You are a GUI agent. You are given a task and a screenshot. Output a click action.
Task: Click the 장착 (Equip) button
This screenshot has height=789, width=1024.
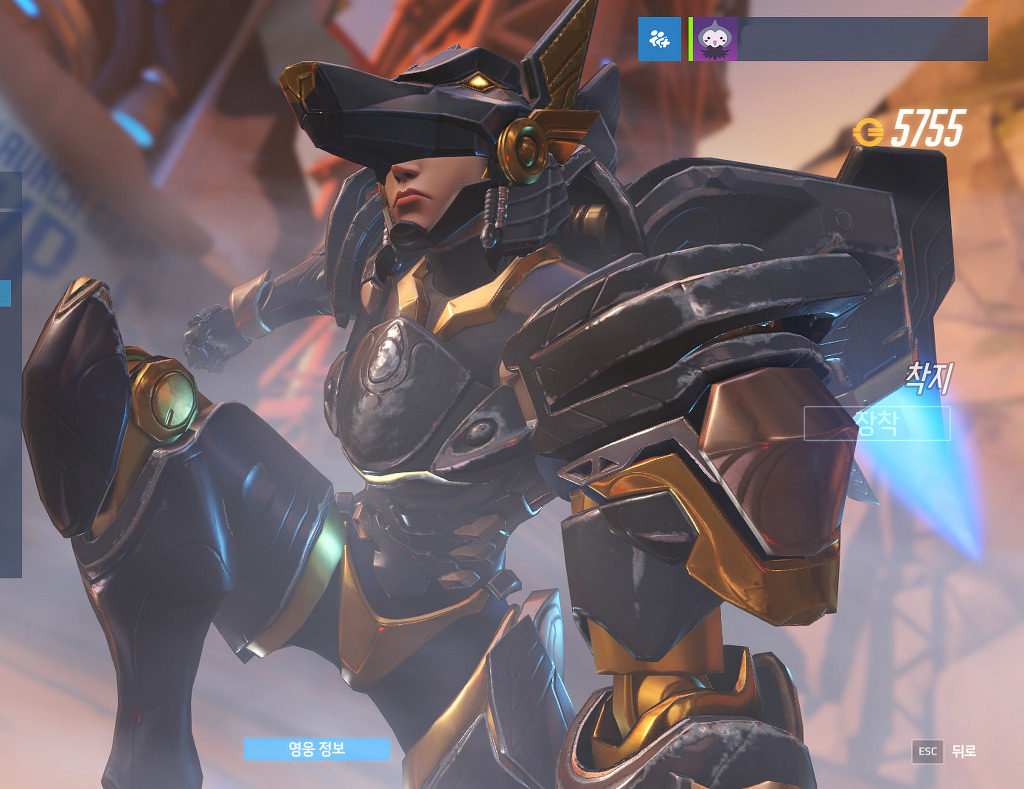point(877,423)
